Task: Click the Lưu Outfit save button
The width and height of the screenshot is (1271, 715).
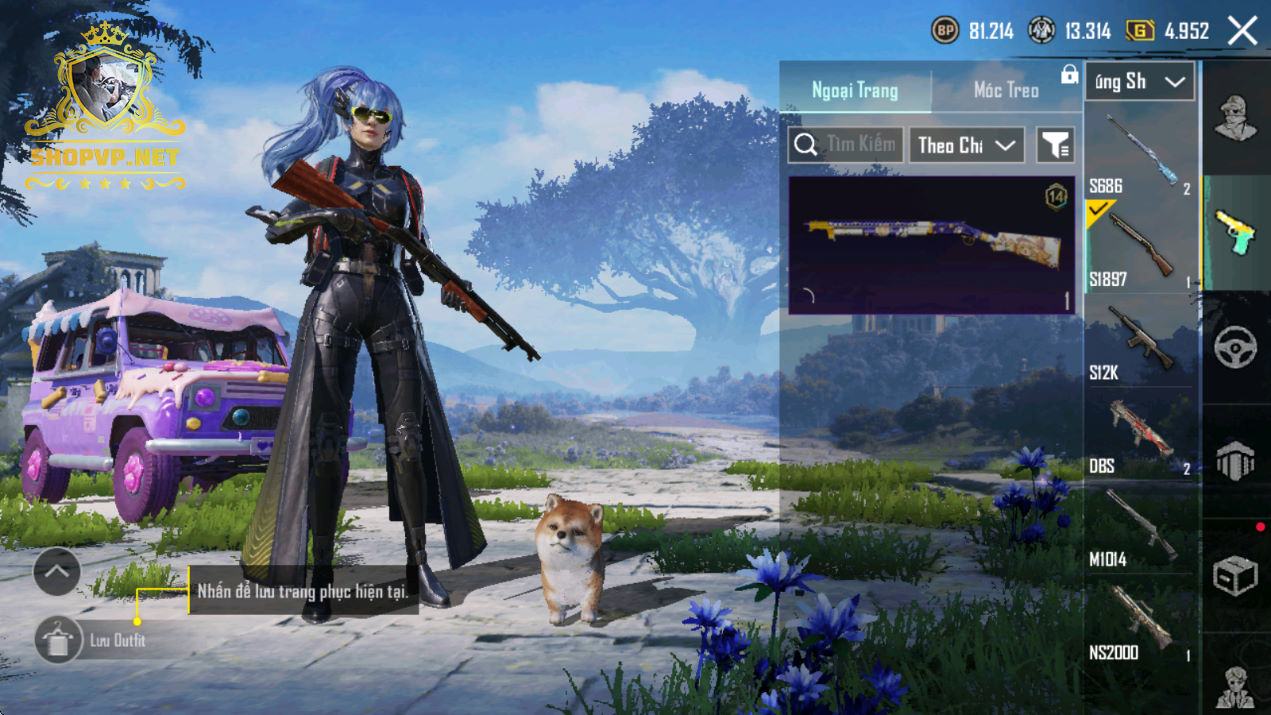Action: [58, 640]
